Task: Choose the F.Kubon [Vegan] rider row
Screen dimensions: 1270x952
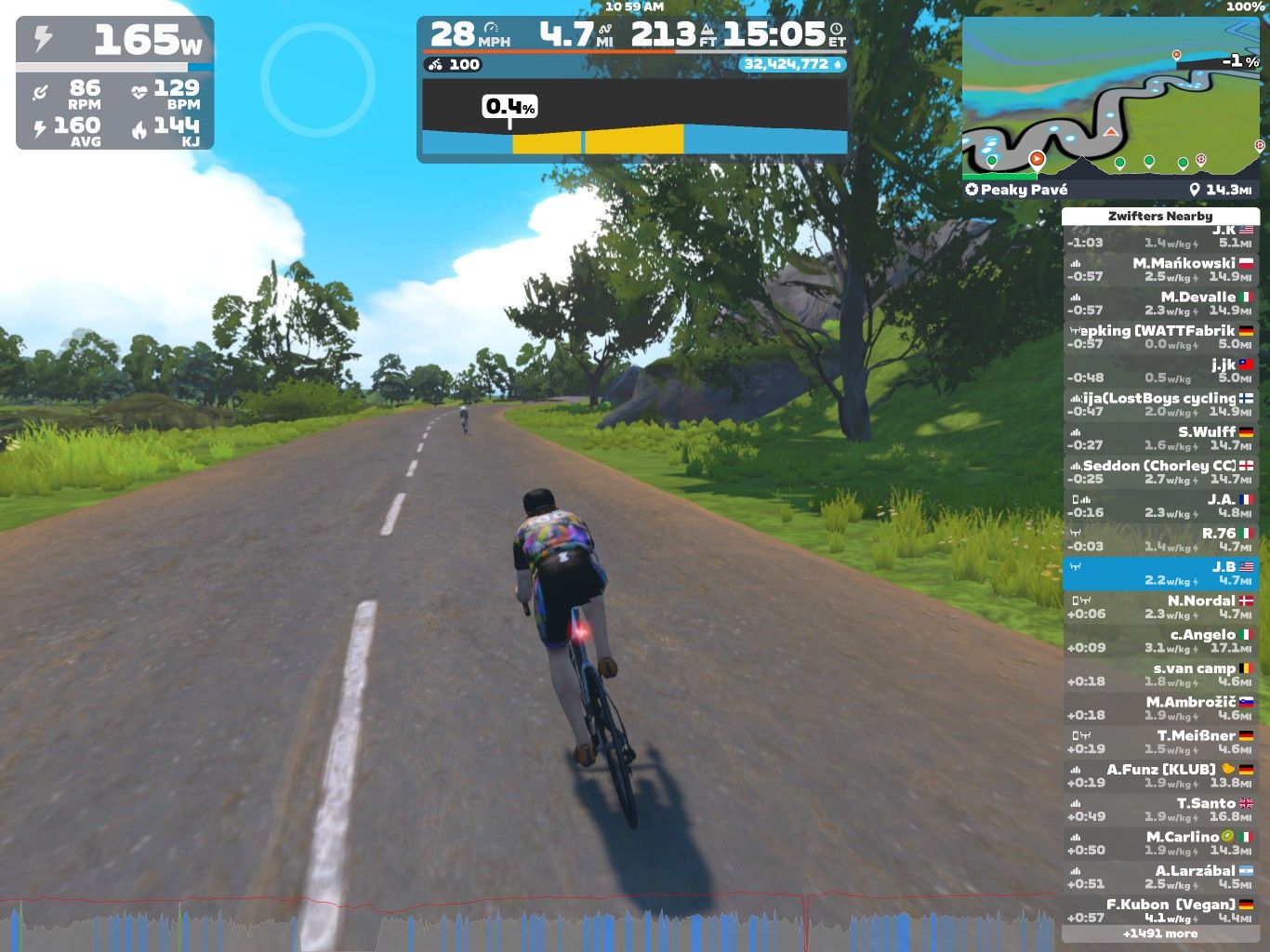Action: tap(1159, 910)
